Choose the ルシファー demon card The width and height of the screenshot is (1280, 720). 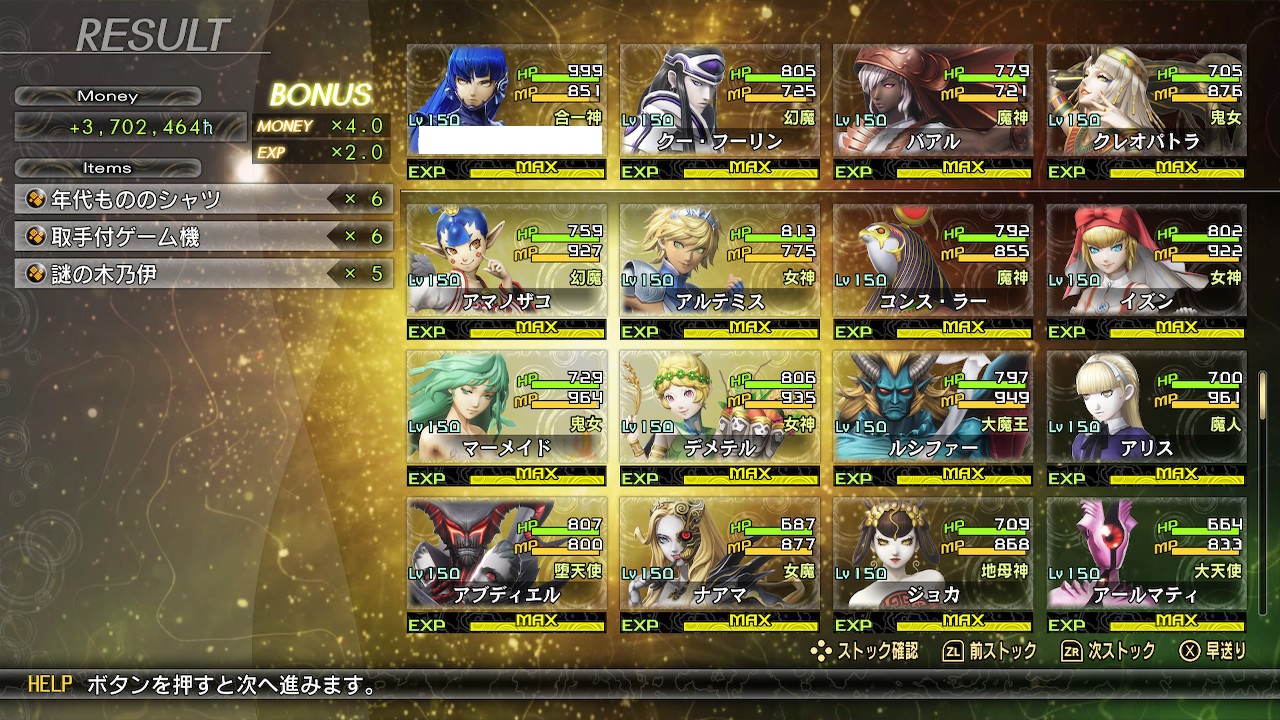pos(933,418)
